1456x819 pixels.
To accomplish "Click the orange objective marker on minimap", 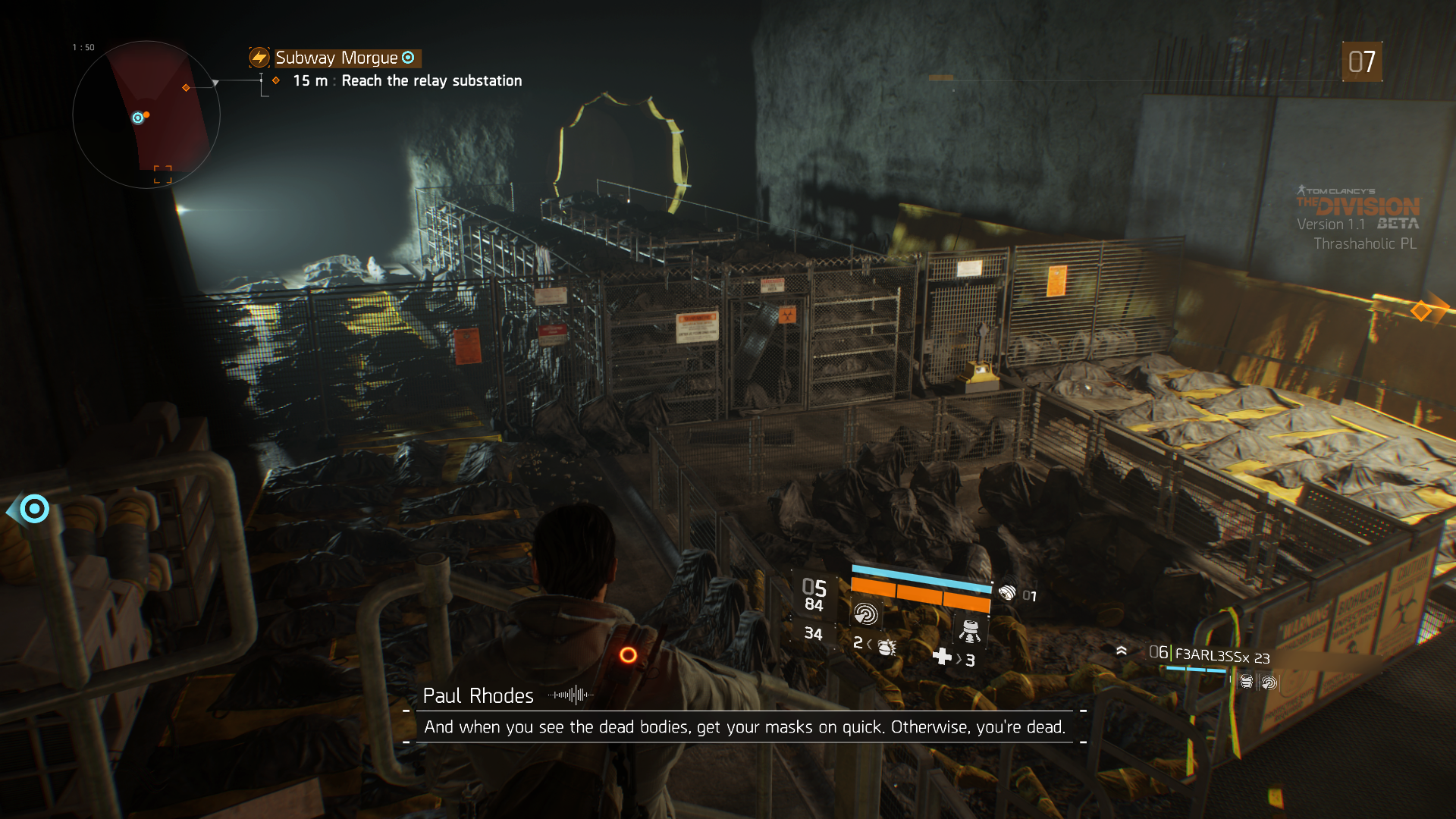I will 186,88.
